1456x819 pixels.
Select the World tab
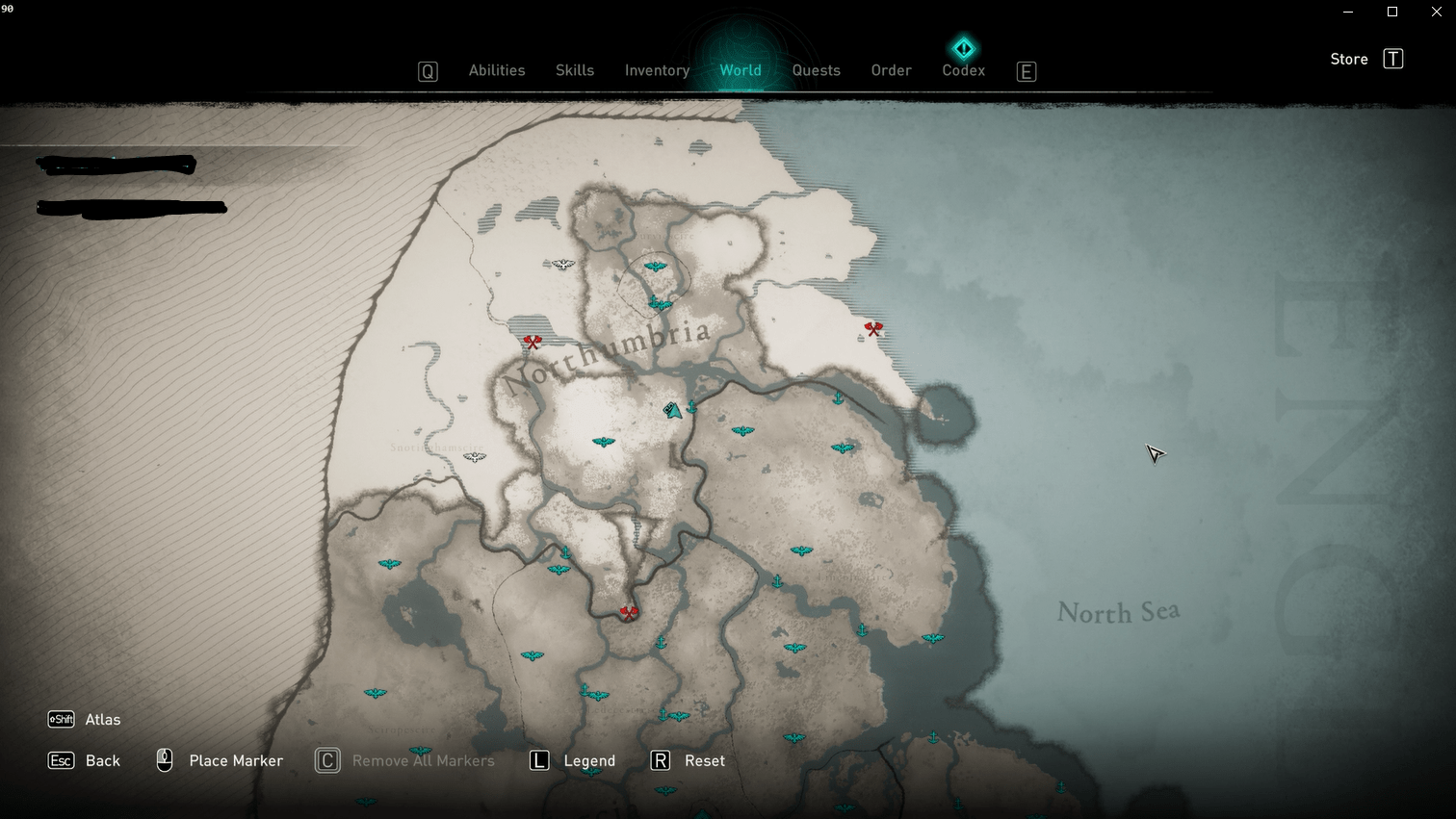click(x=741, y=70)
